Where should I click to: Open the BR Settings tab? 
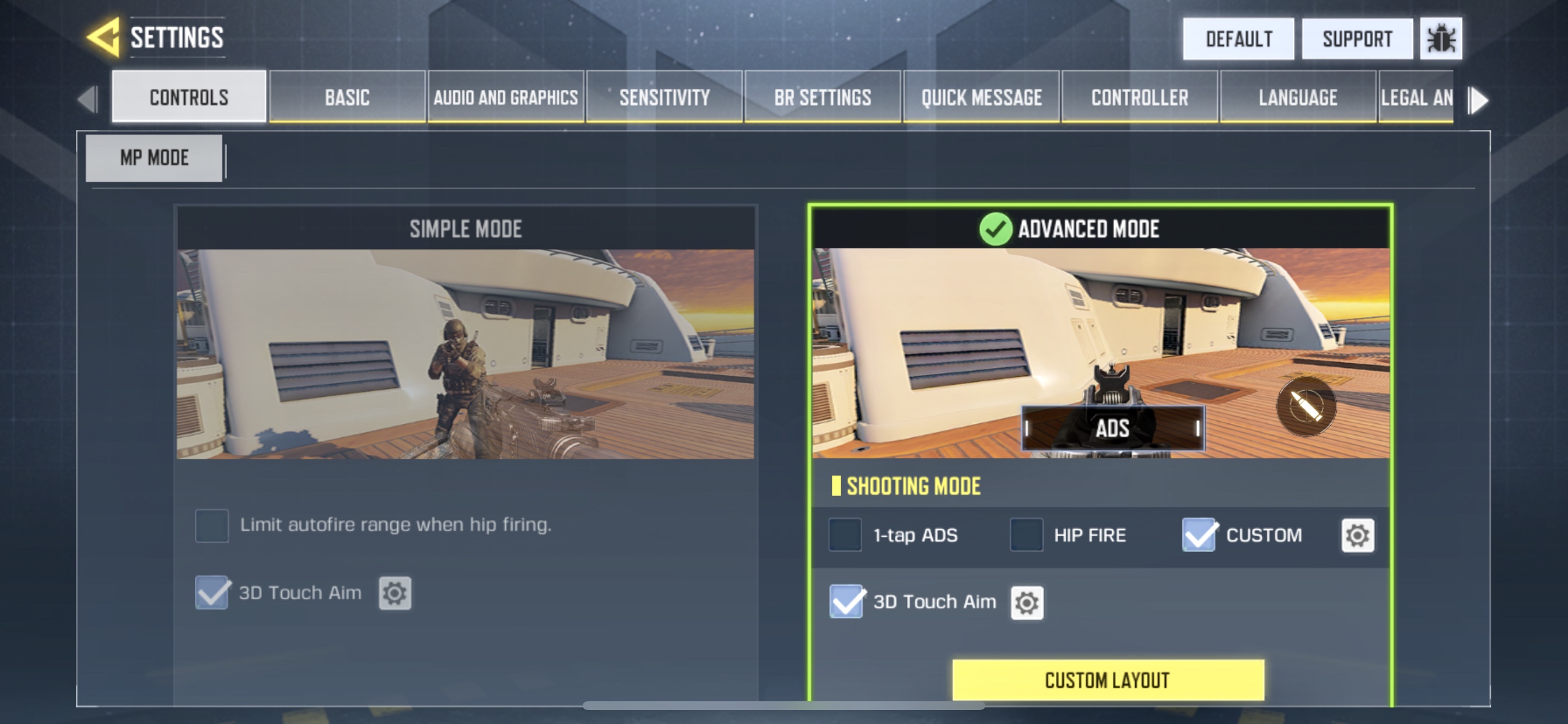click(822, 97)
